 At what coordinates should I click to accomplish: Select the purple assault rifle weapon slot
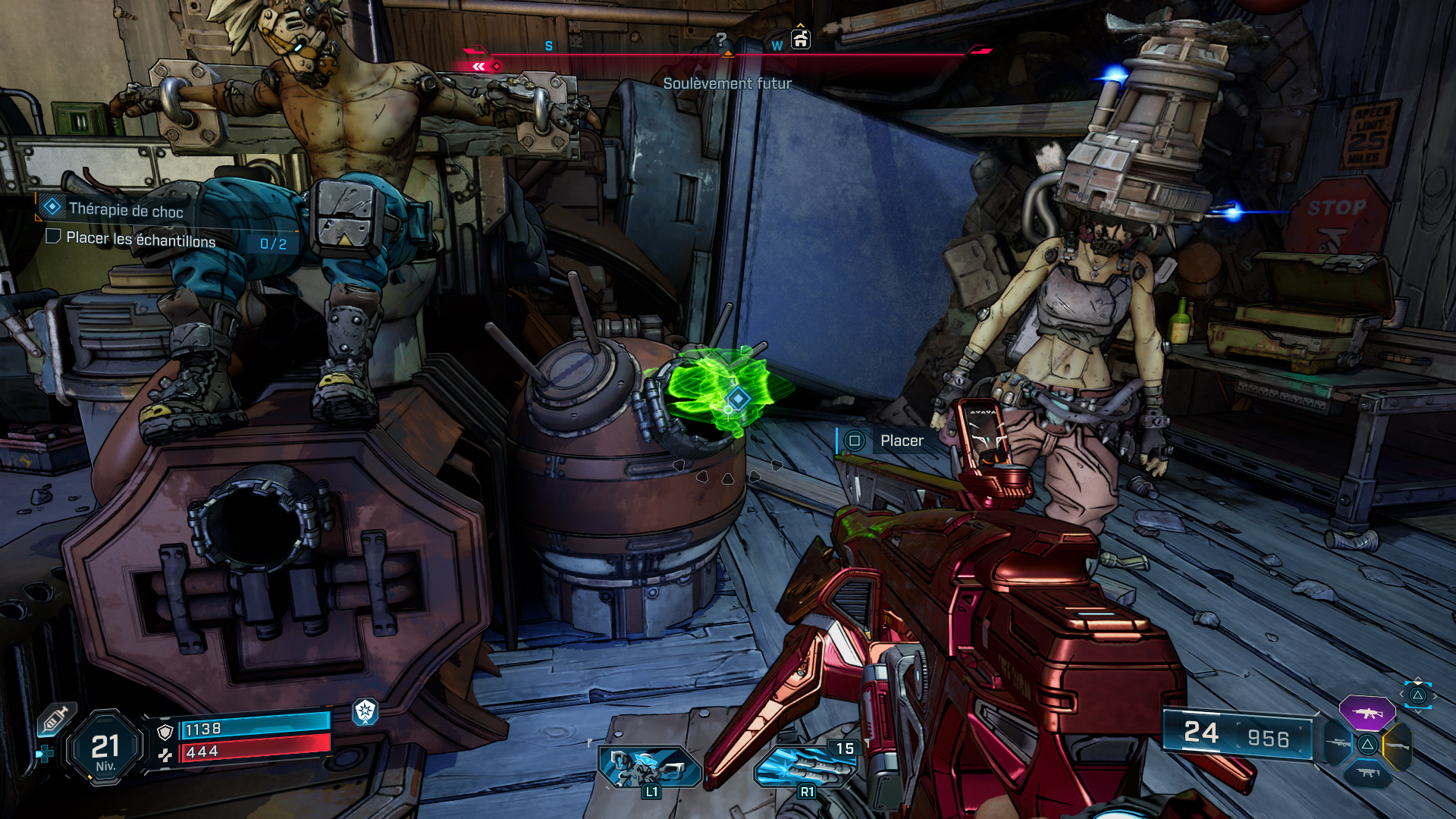tap(1367, 713)
